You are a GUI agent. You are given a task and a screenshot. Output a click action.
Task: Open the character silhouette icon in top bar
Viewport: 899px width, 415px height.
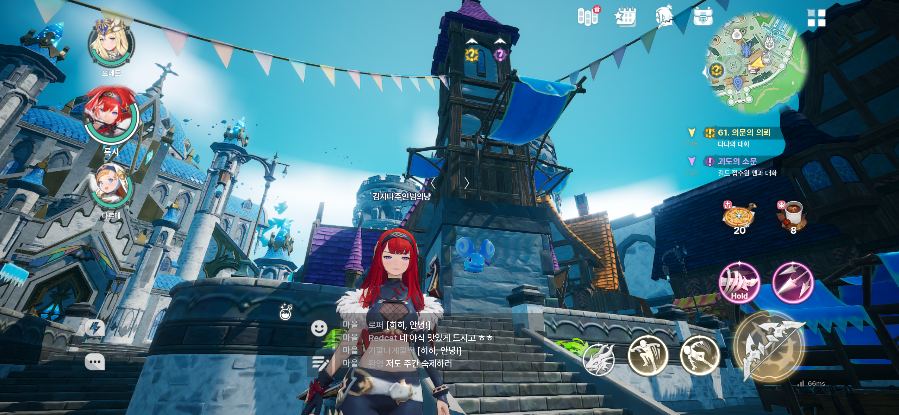pos(664,16)
